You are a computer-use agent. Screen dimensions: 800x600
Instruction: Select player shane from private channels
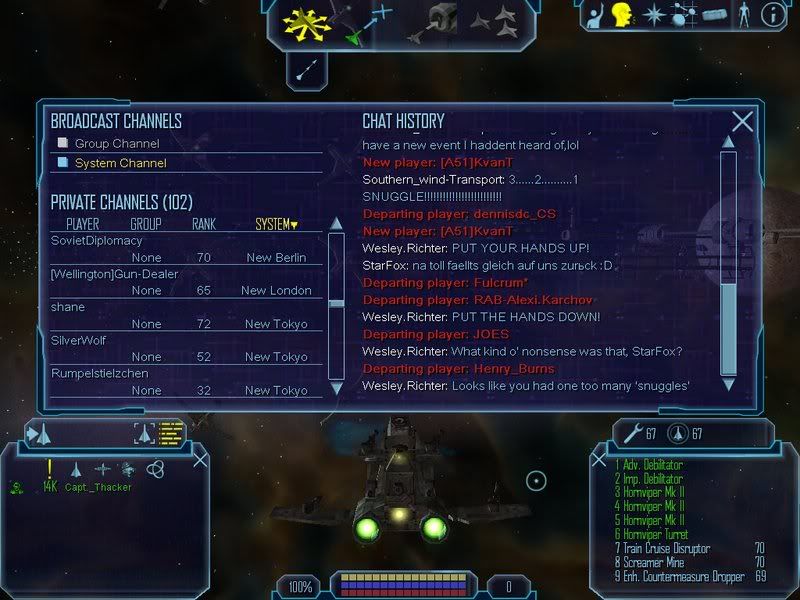tap(68, 307)
